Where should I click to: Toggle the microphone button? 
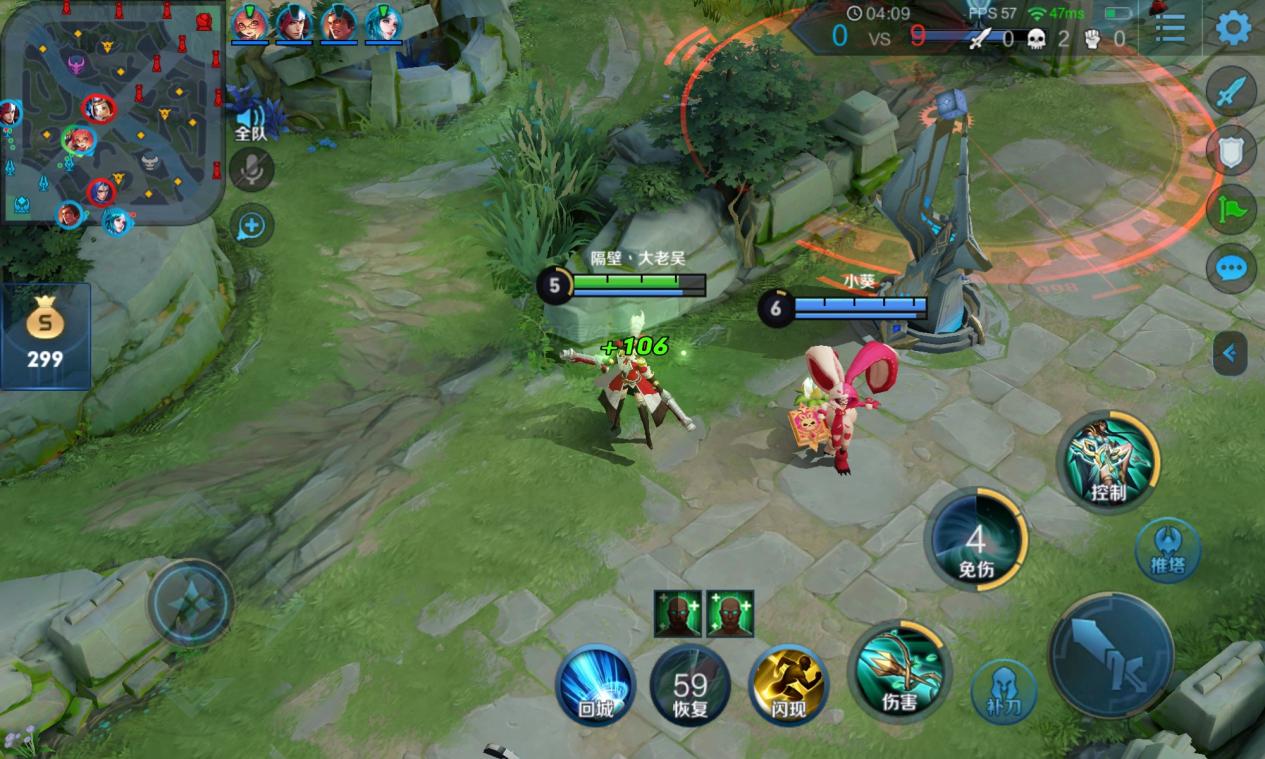coord(251,170)
